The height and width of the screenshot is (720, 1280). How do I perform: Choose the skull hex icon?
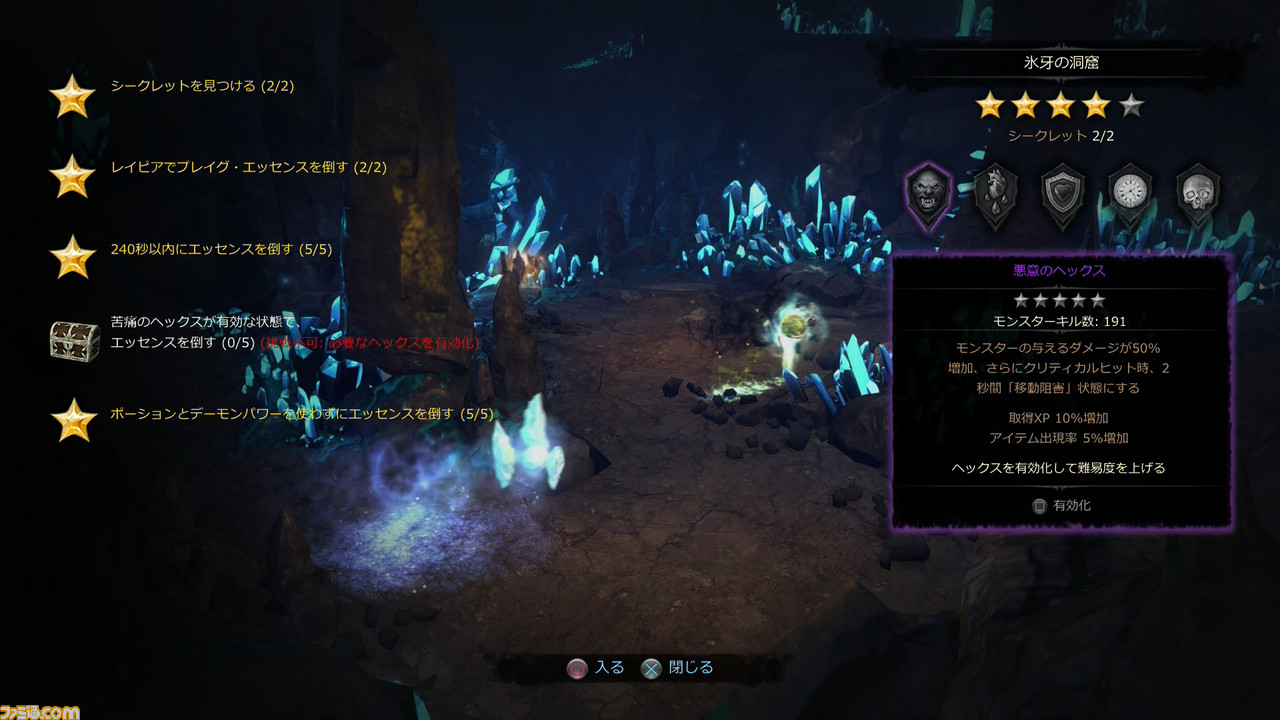(x=1197, y=195)
